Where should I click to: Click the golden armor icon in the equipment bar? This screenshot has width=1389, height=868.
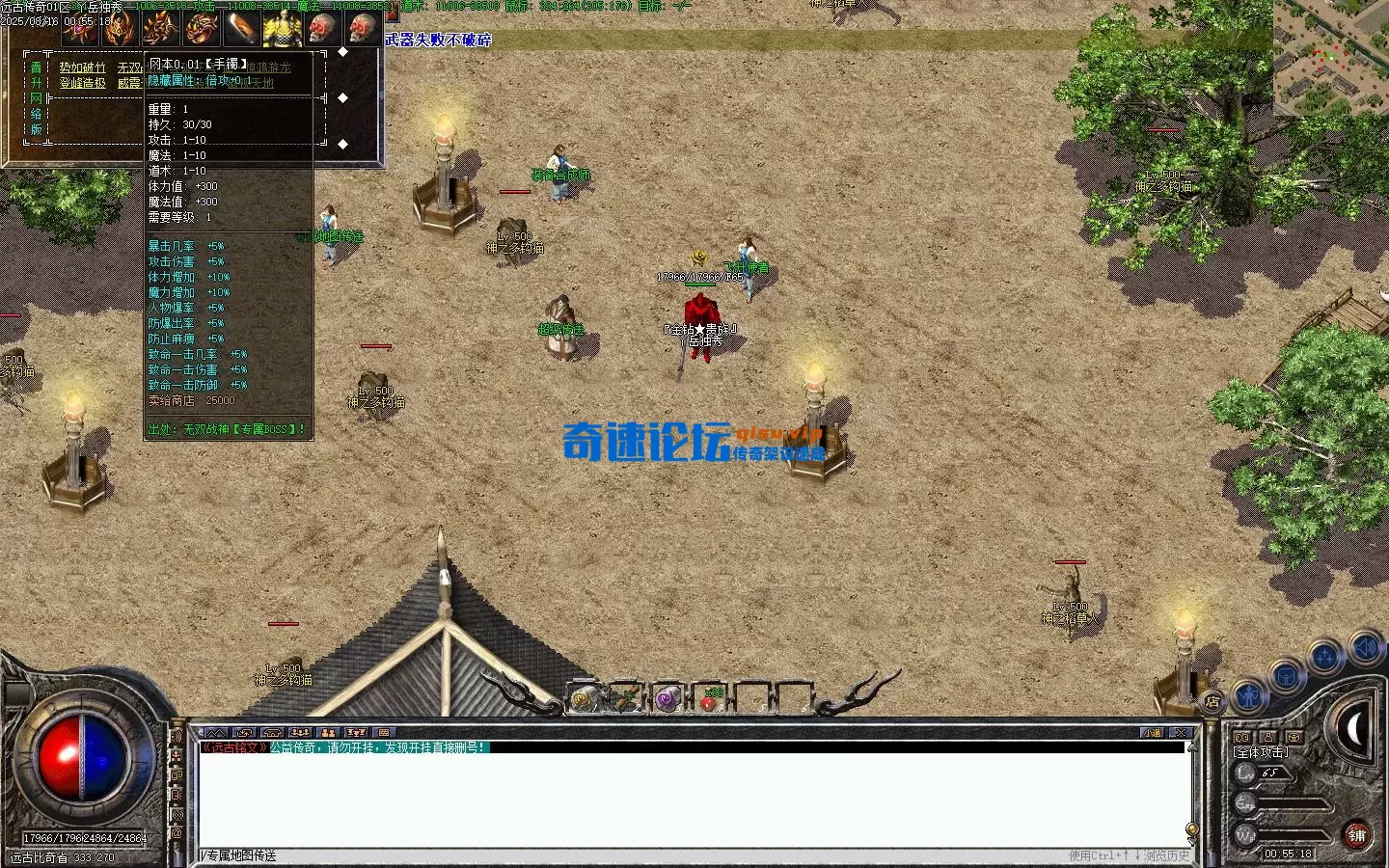pos(281,28)
